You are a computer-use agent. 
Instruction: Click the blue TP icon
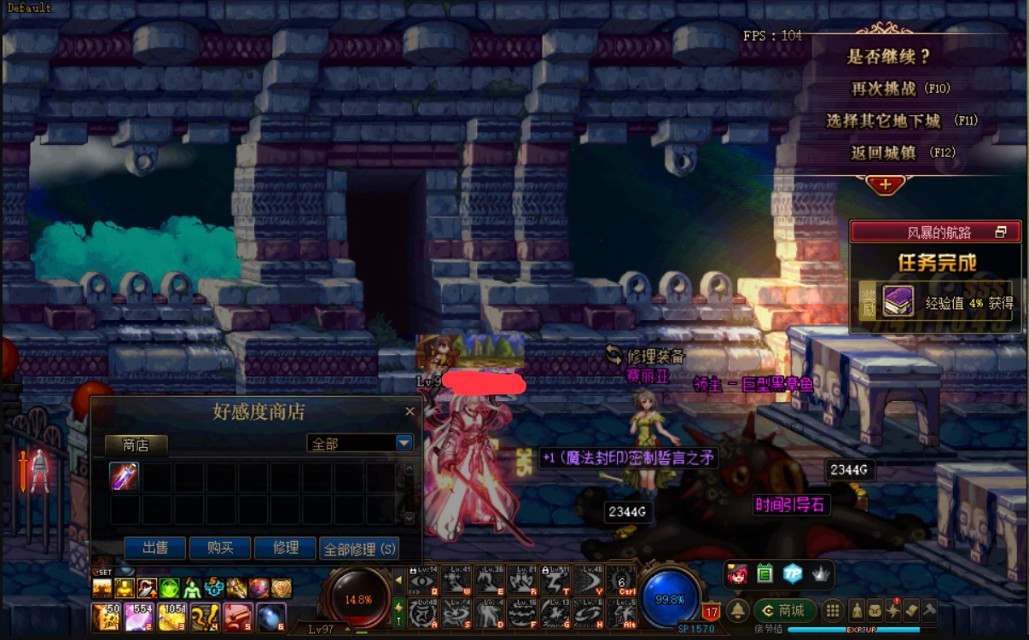792,573
